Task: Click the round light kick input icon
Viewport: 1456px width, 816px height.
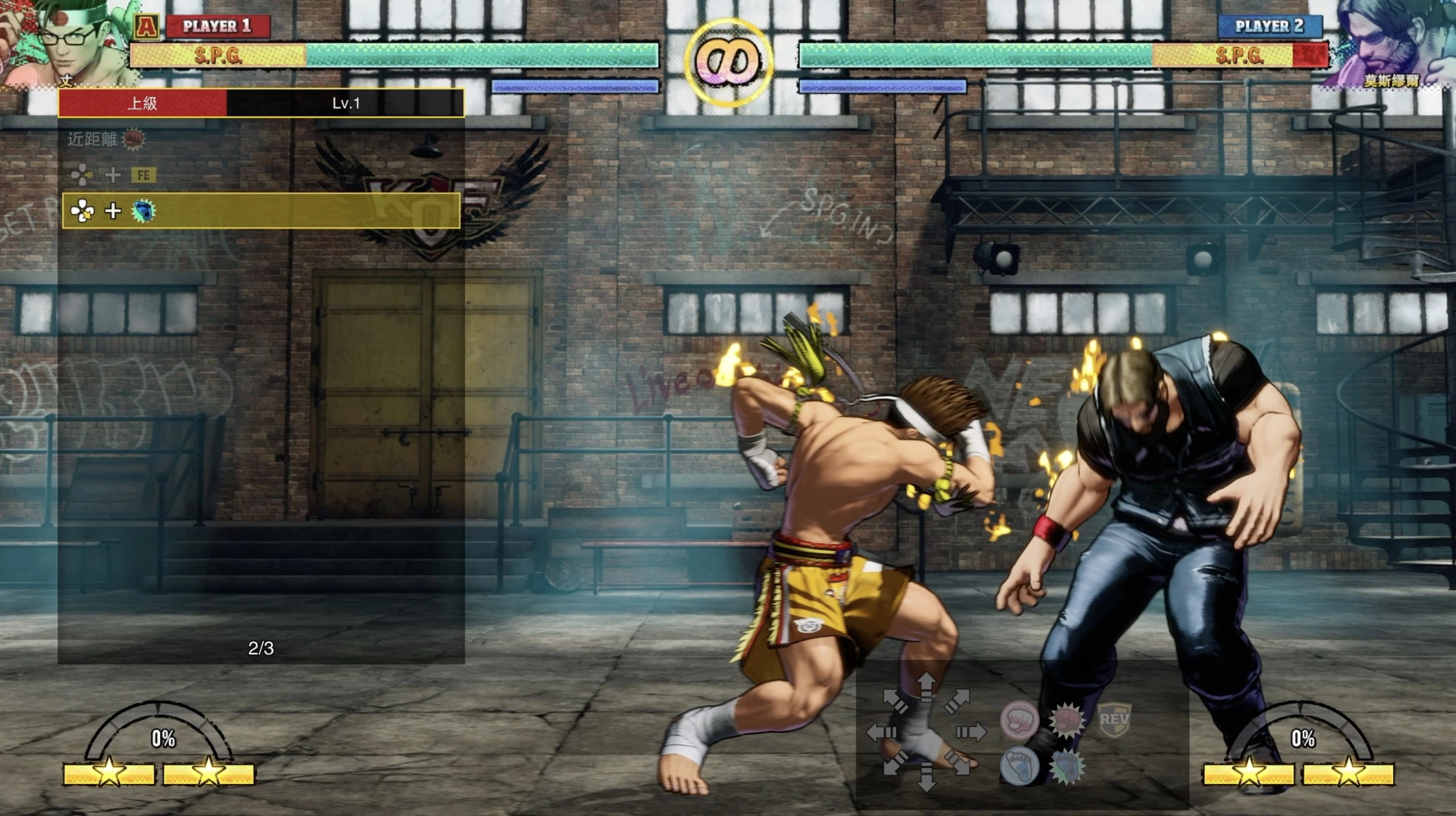Action: [x=1019, y=766]
